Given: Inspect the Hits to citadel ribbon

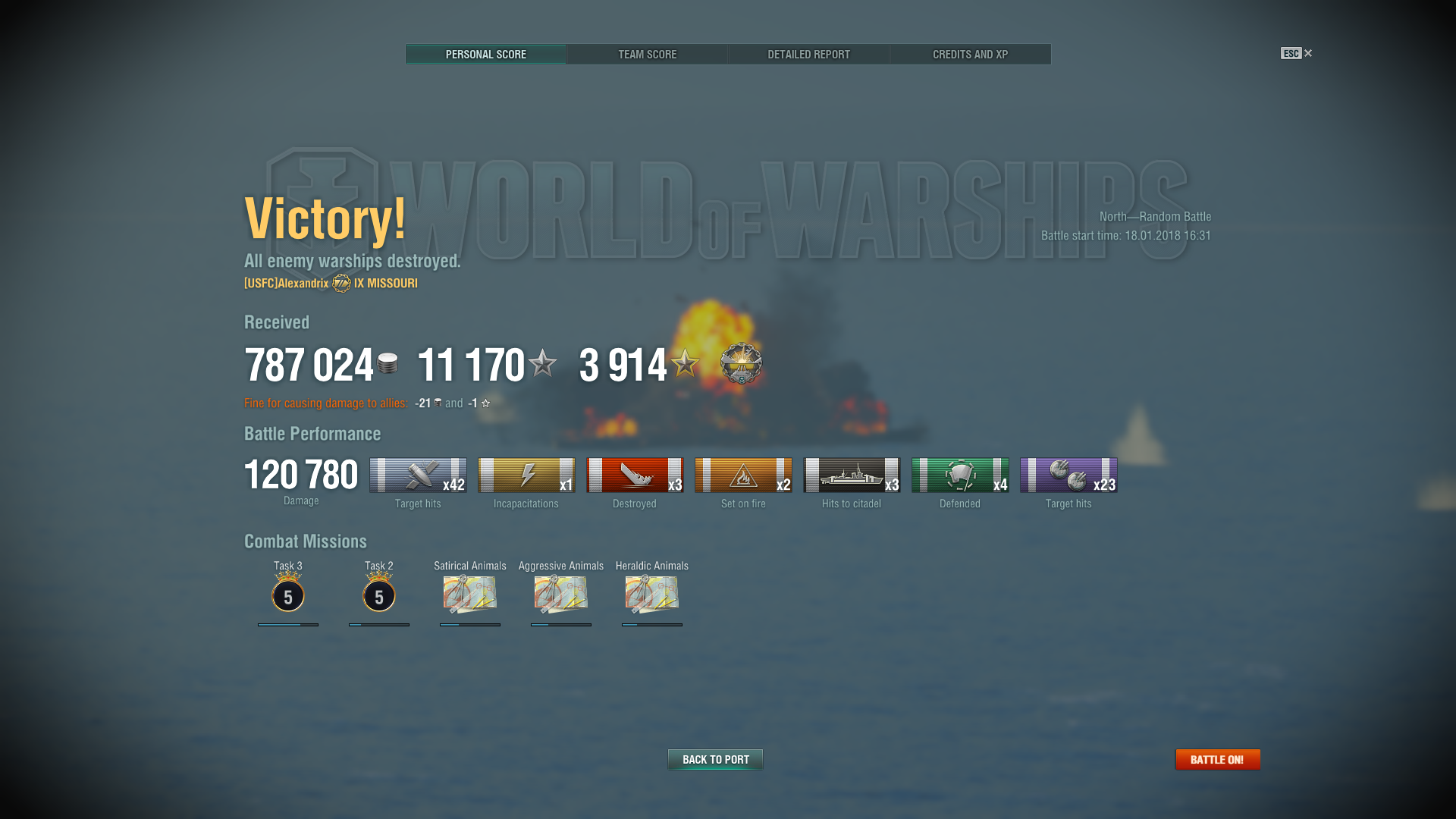Looking at the screenshot, I should pos(852,475).
